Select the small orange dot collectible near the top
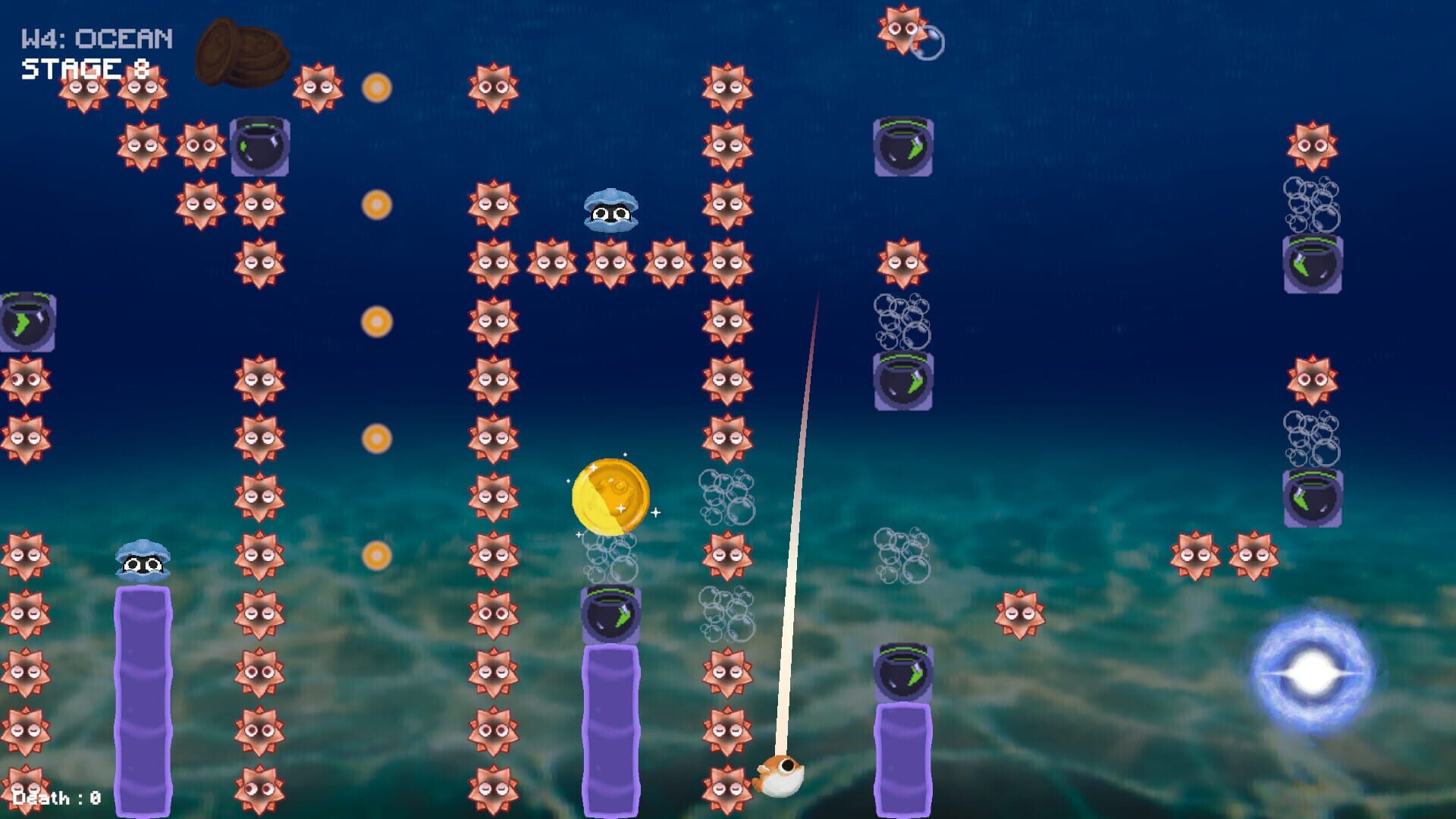 375,87
